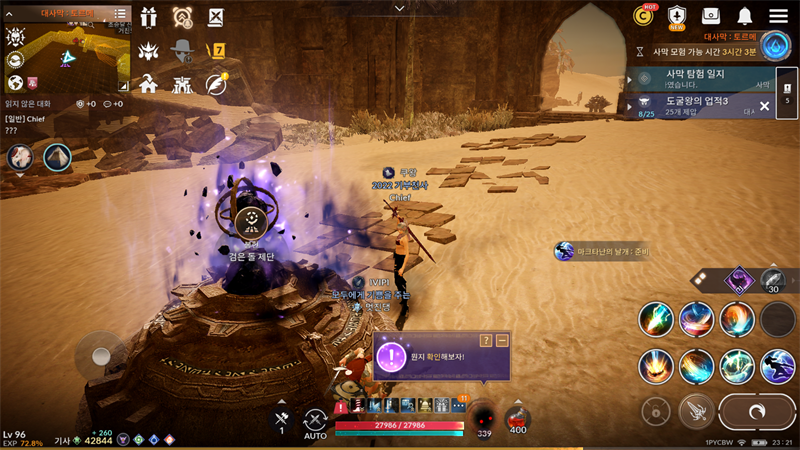Open the shield icon marked NEW
This screenshot has width=800, height=450.
click(x=677, y=16)
